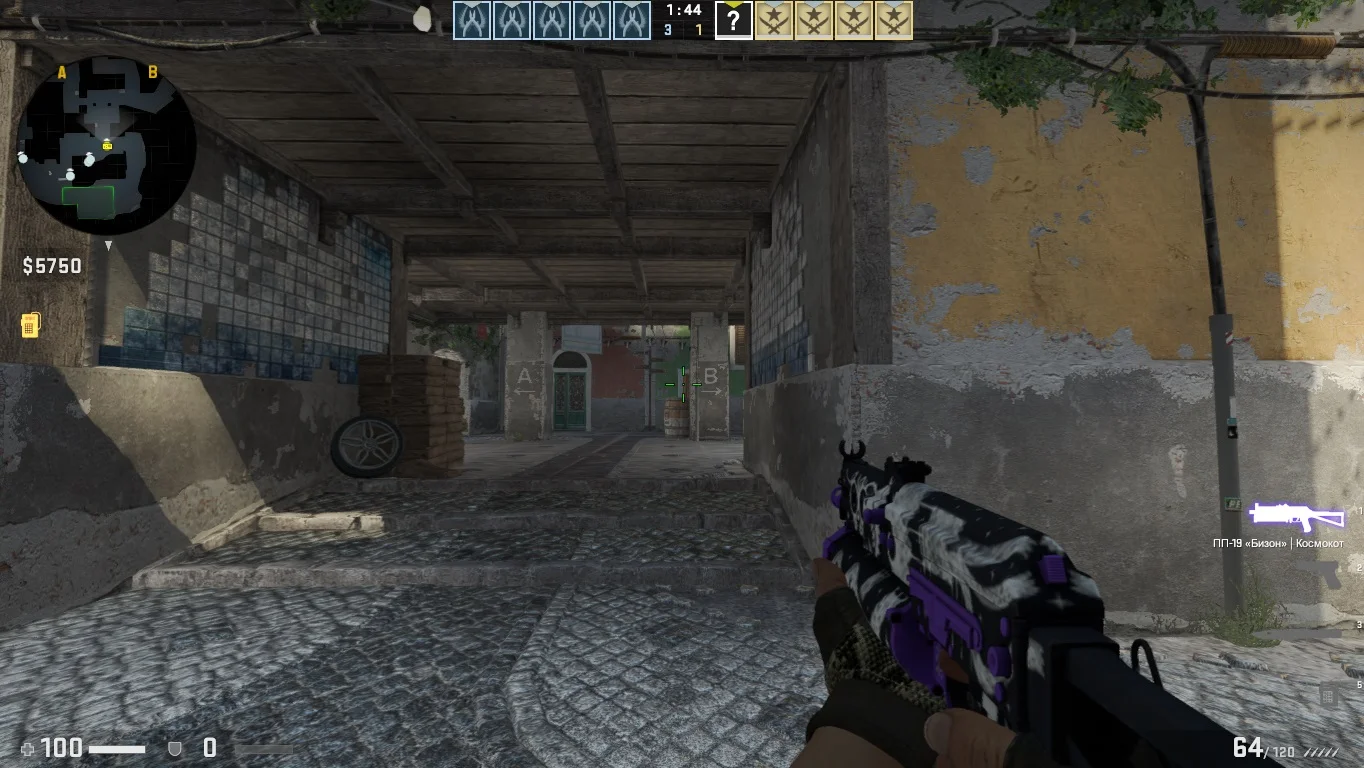The image size is (1364, 768).
Task: Select the PP-19 Bizon primary weapon slot
Action: click(x=1297, y=516)
